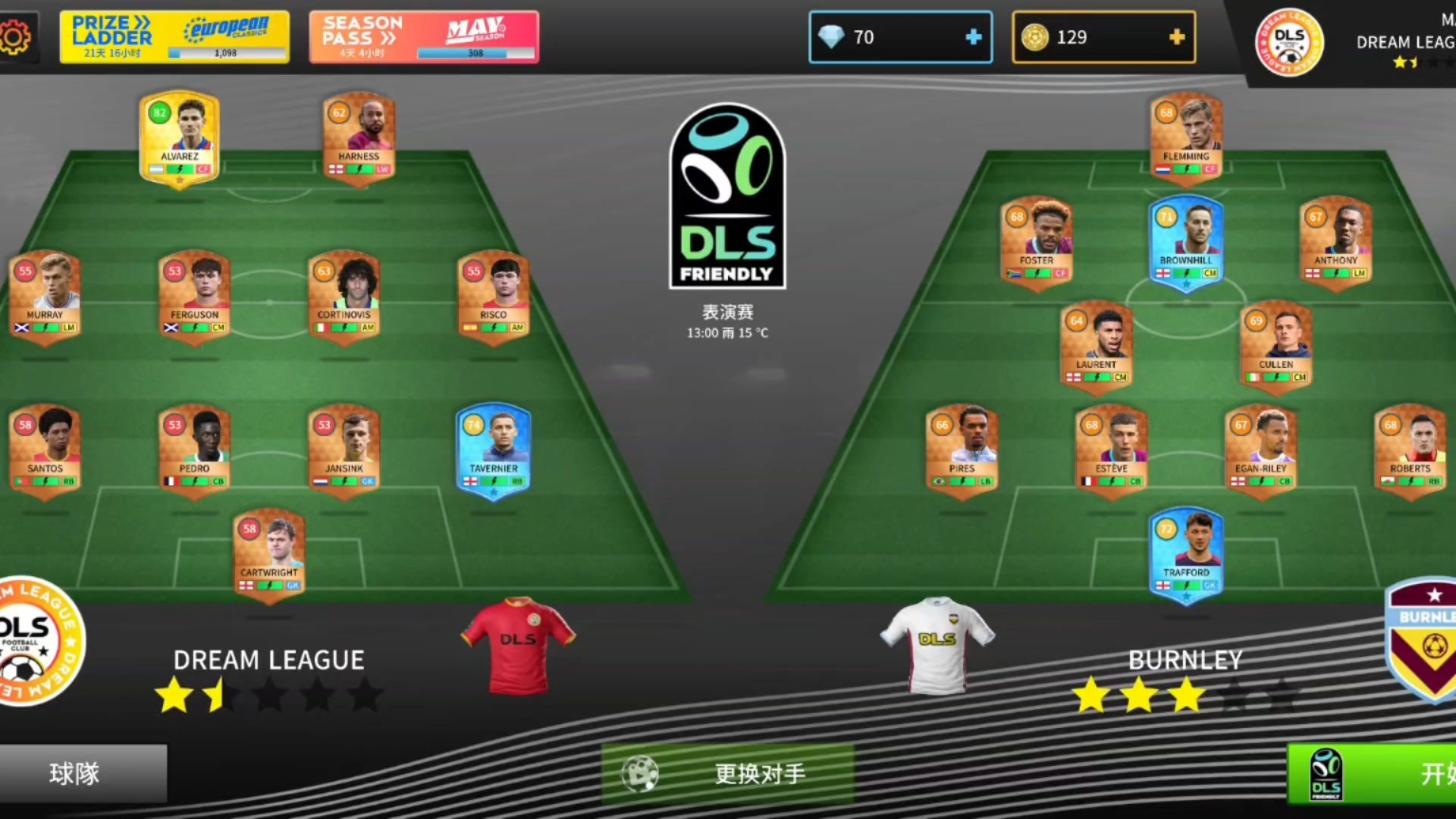The image size is (1456, 819).
Task: Open the Dream League club profile badge
Action: click(1289, 42)
